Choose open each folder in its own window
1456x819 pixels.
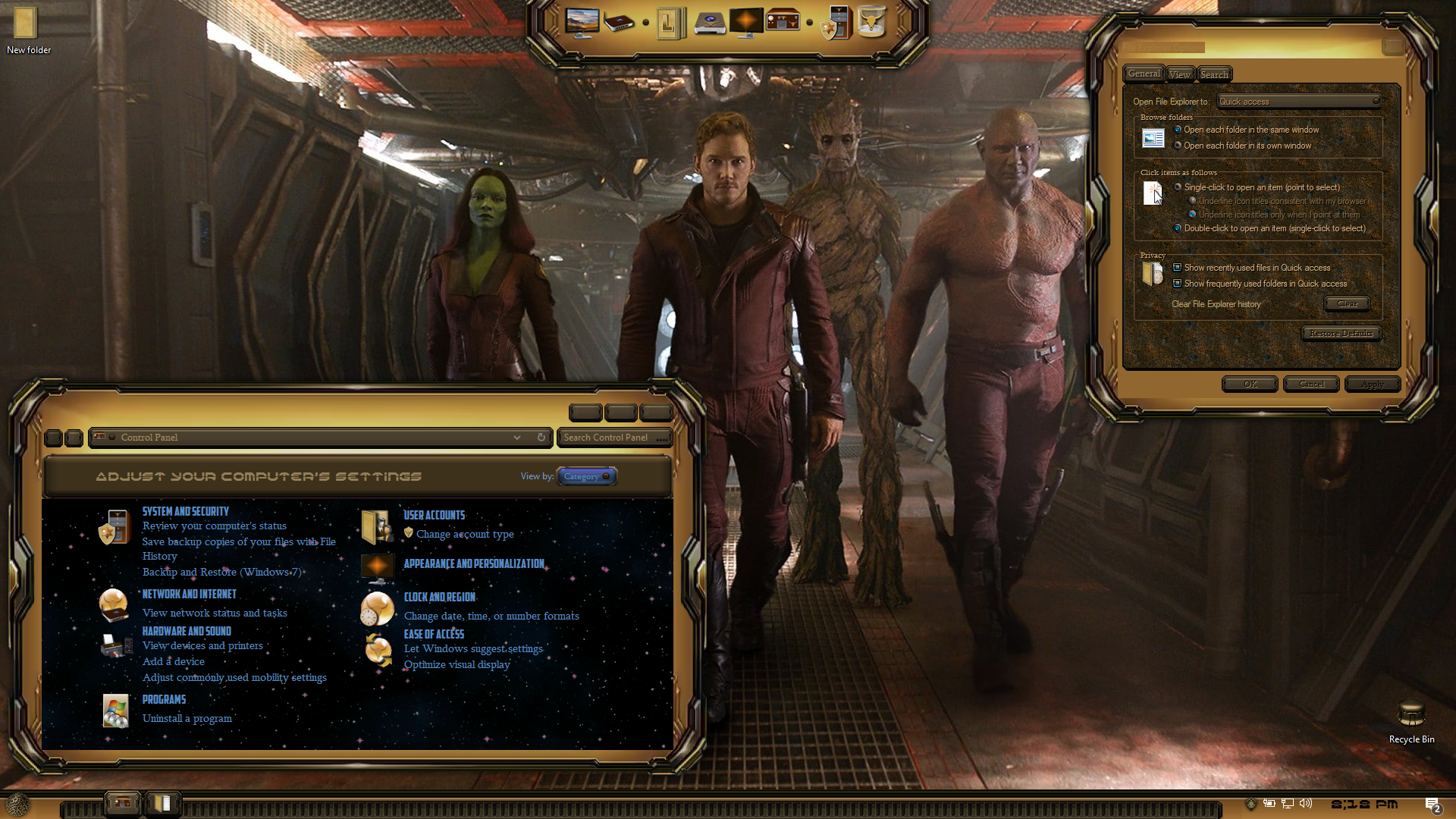click(1178, 146)
